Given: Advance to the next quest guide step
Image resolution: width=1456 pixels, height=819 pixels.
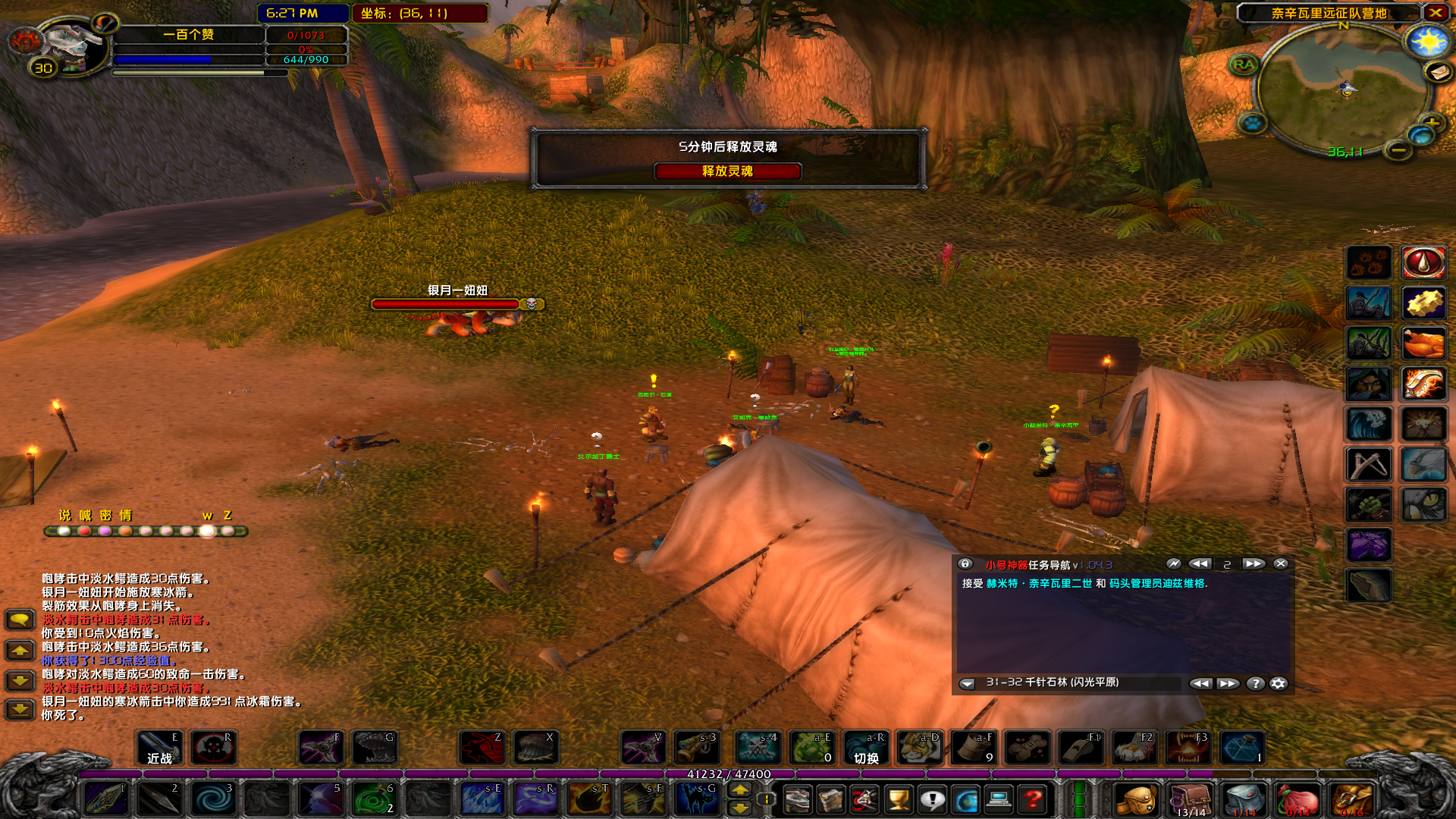Looking at the screenshot, I should click(x=1253, y=564).
